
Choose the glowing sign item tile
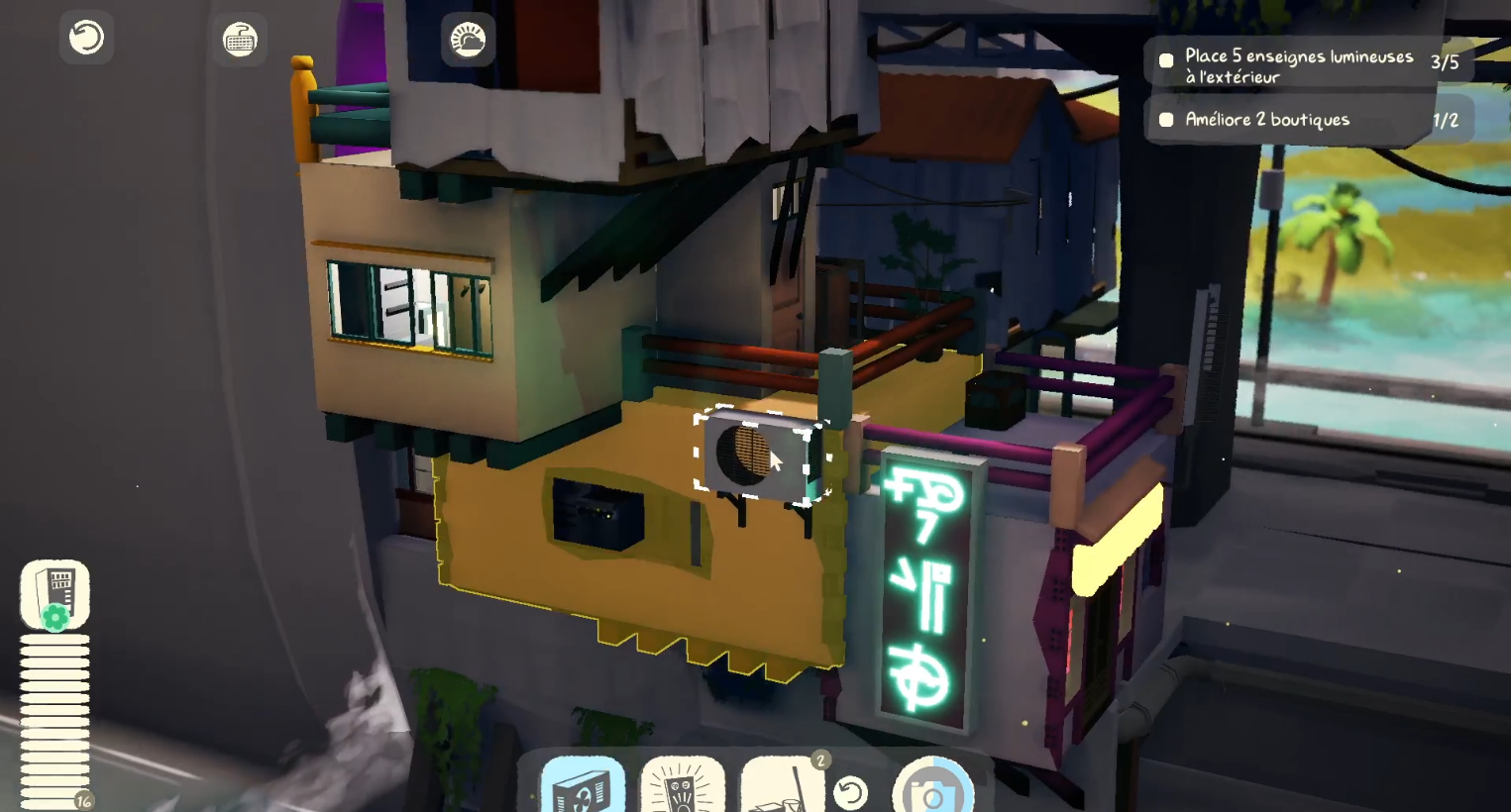tap(683, 786)
